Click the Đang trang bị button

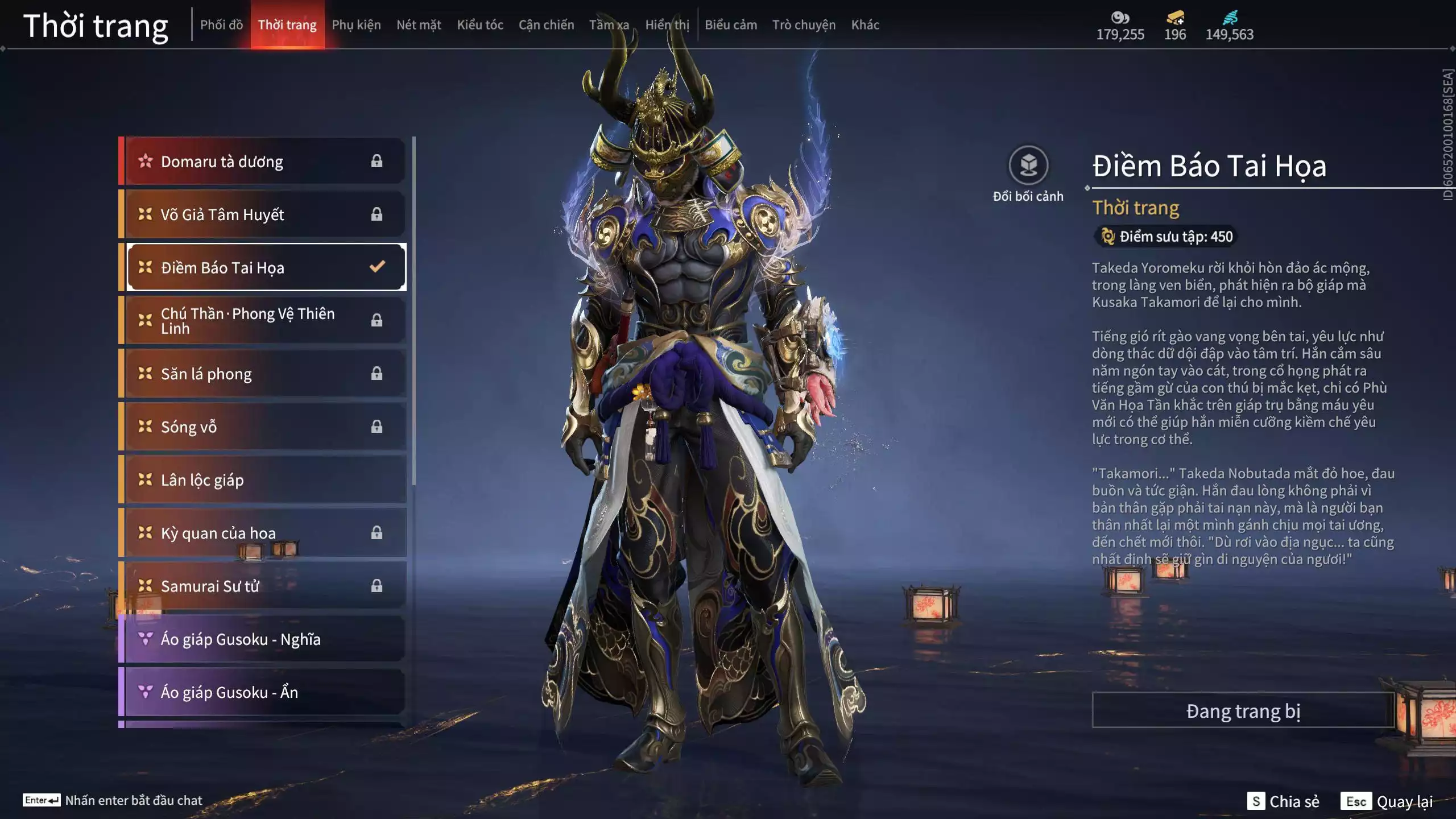[1243, 710]
